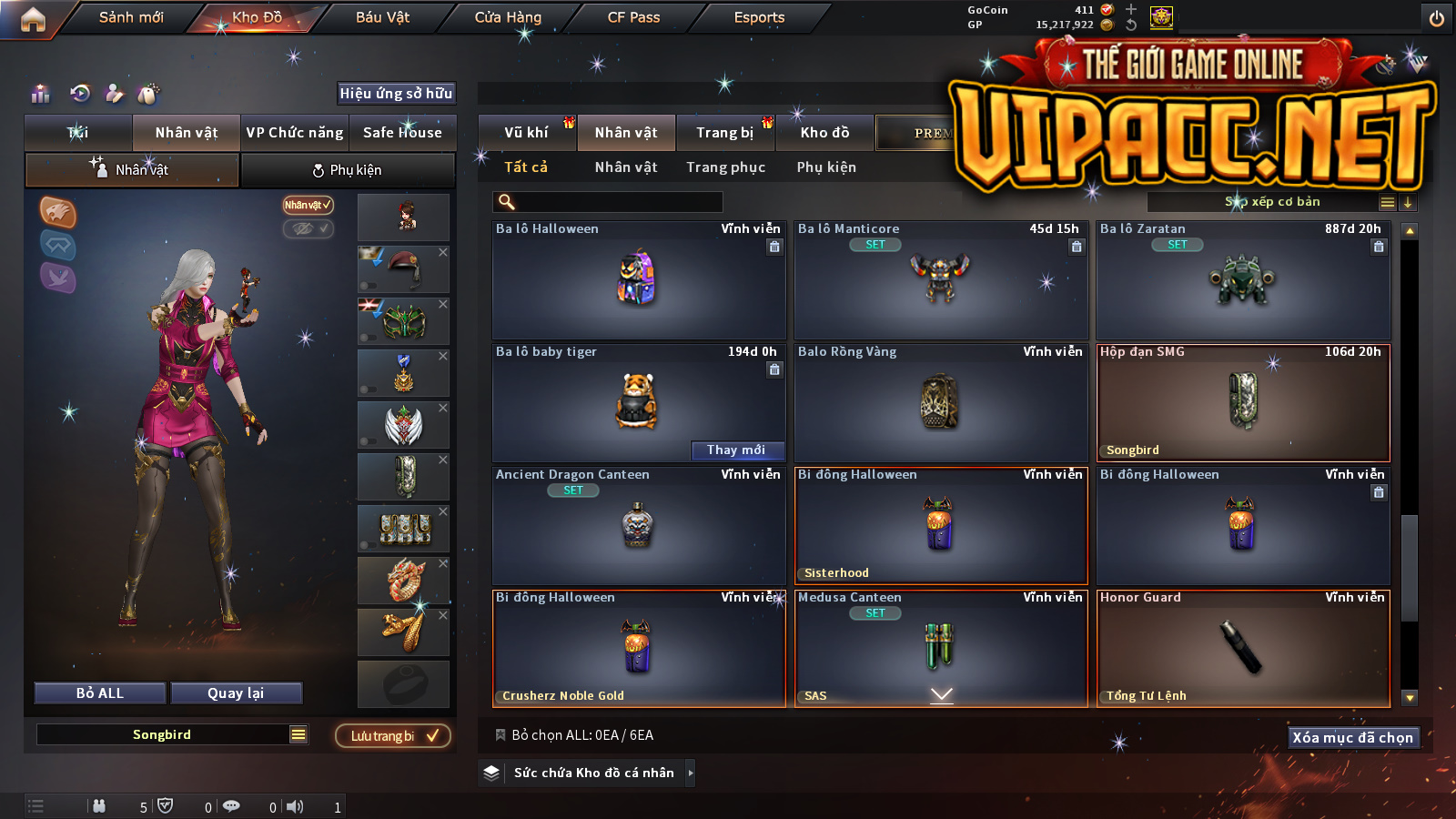Open the Esports menu
1456x819 pixels.
coord(759,17)
